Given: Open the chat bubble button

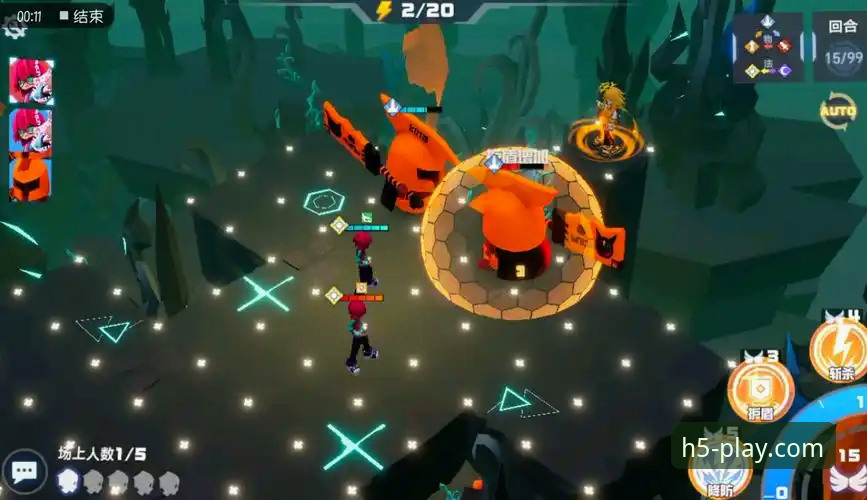Looking at the screenshot, I should [24, 472].
